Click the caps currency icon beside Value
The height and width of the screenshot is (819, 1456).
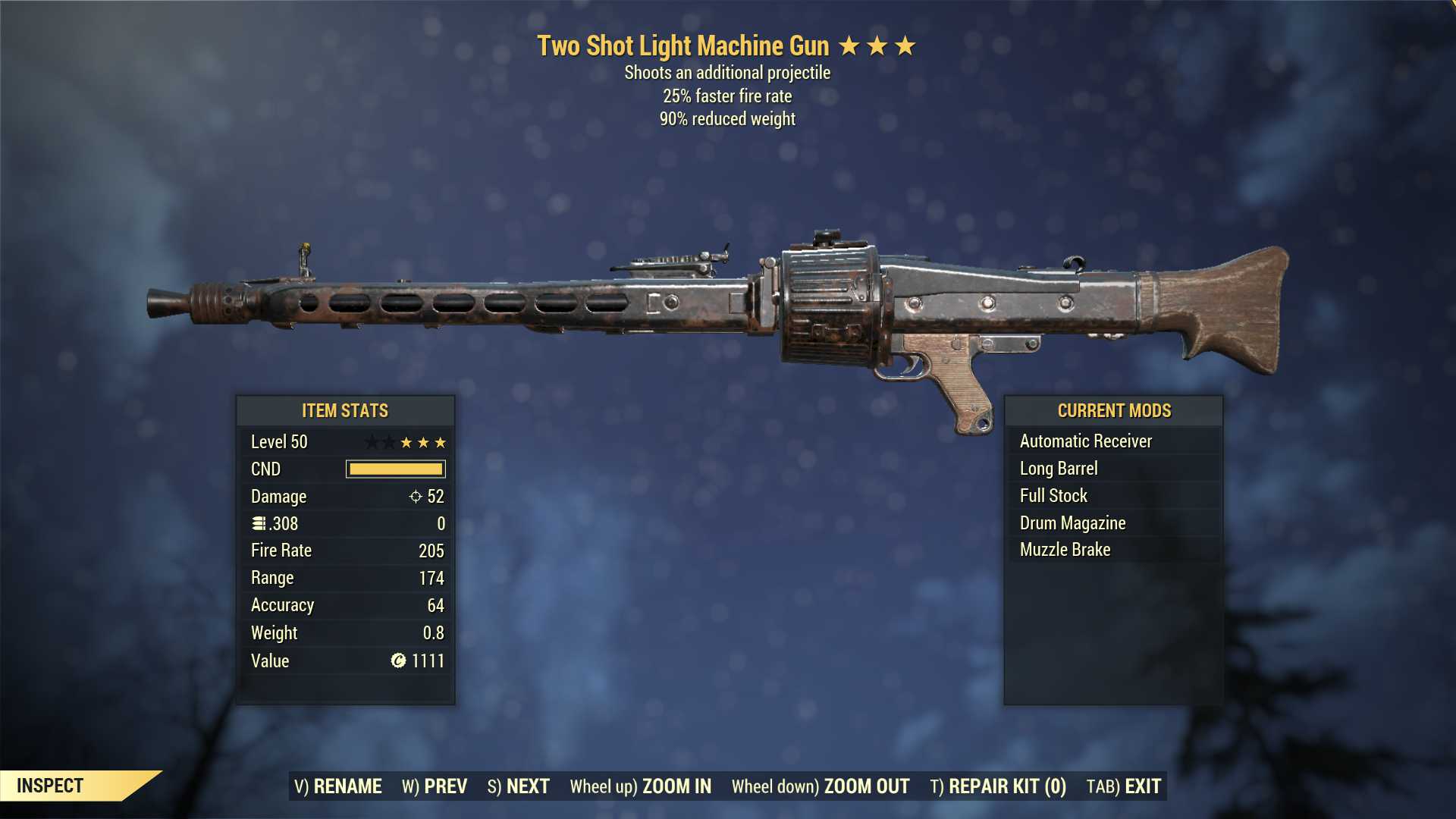coord(397,661)
